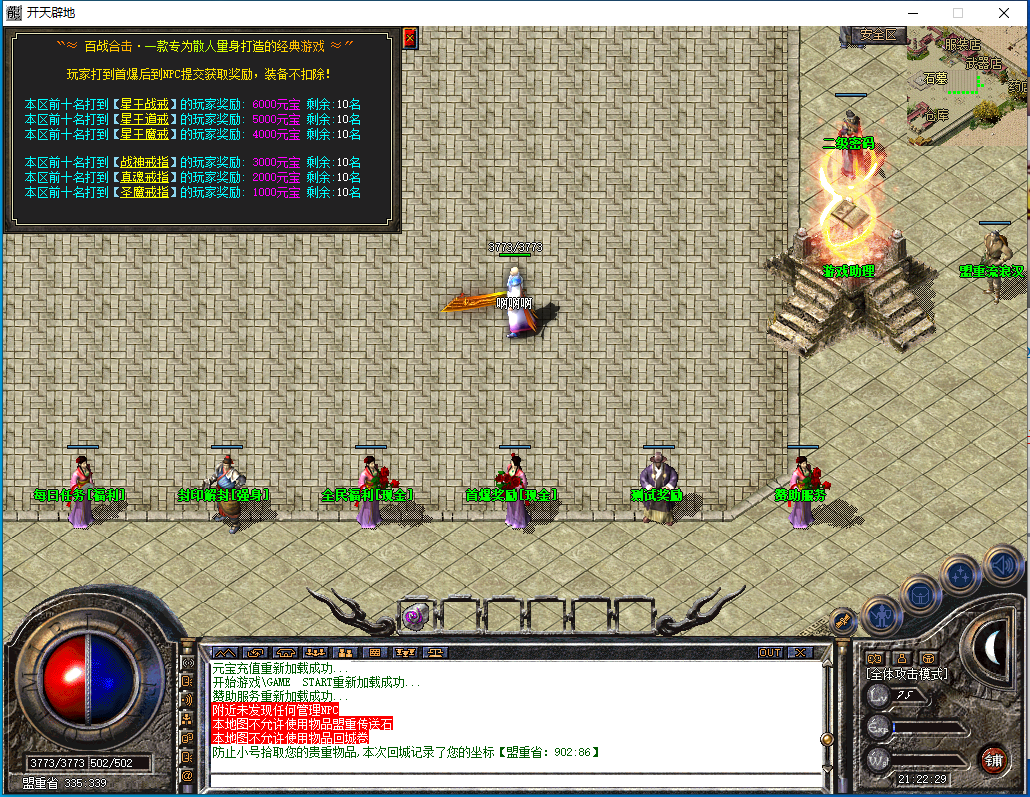
Task: Open the 战神戒指 reward link
Action: pyautogui.click(x=145, y=162)
